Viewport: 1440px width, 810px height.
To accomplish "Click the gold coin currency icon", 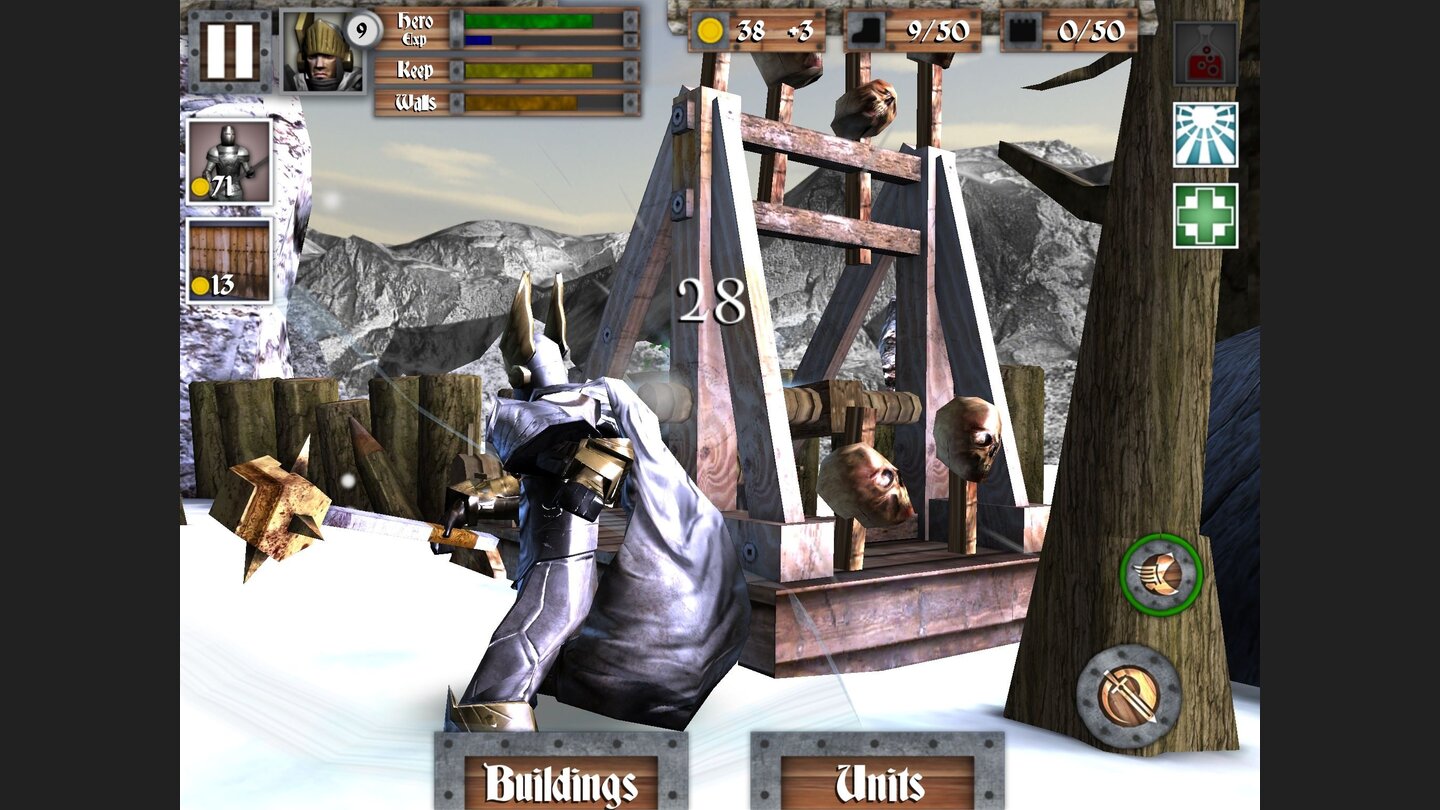I will [x=713, y=32].
